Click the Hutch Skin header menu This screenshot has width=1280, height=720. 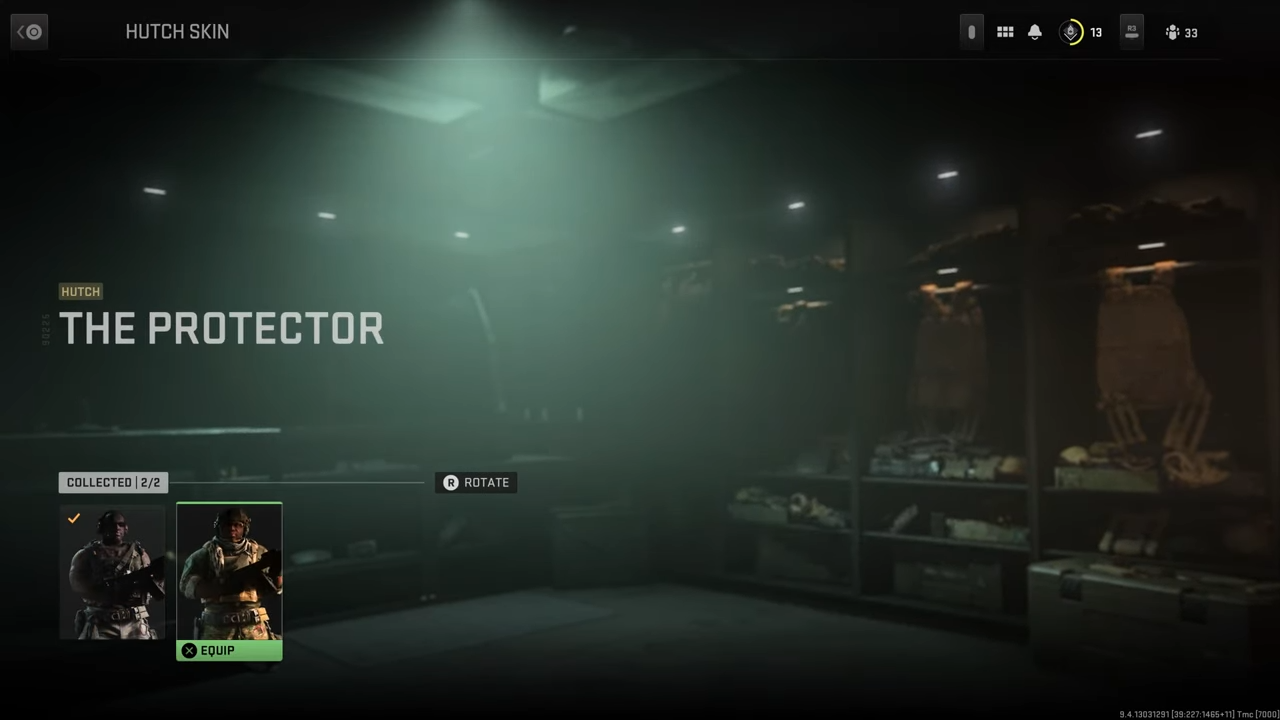click(x=177, y=31)
